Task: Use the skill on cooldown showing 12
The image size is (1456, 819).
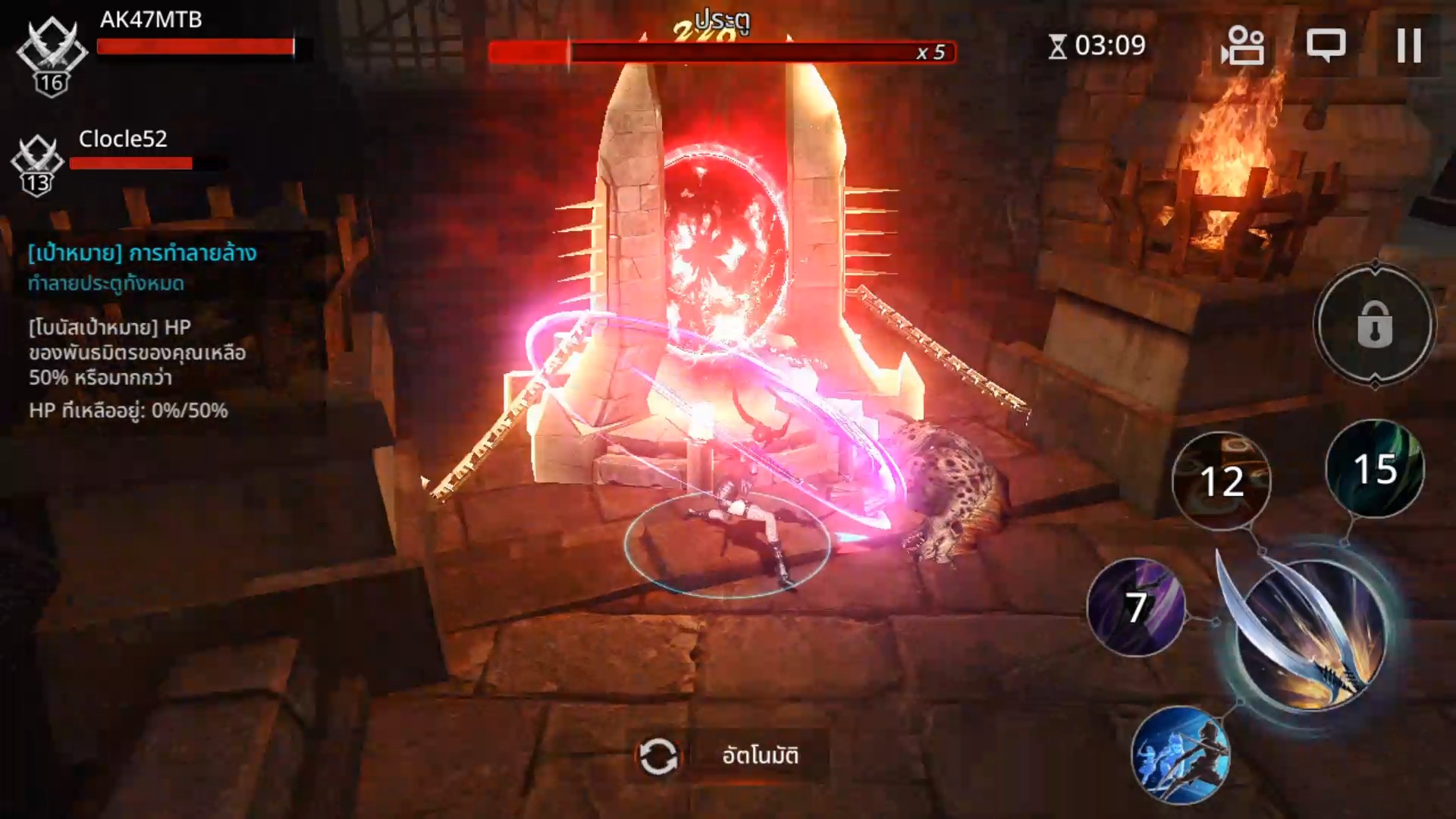Action: tap(1221, 481)
